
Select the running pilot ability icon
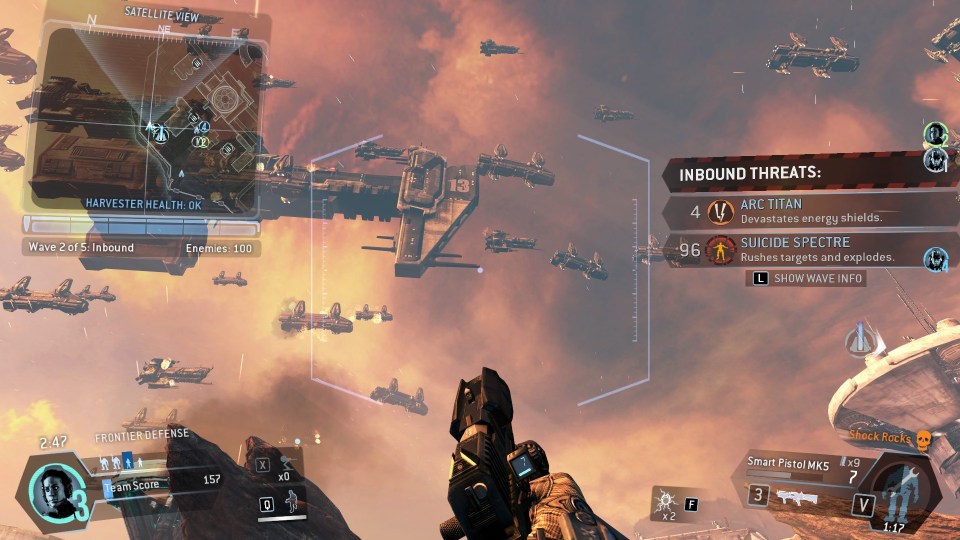(291, 504)
